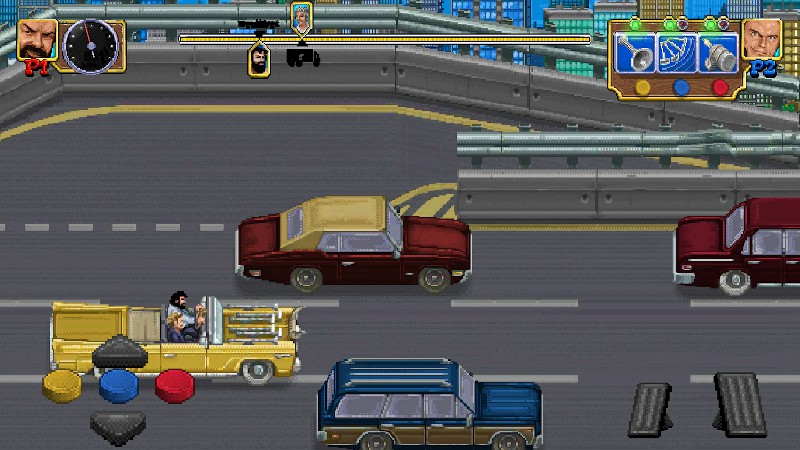Viewport: 800px width, 450px height.
Task: Hit the larger right gas pedal
Action: coord(740,403)
